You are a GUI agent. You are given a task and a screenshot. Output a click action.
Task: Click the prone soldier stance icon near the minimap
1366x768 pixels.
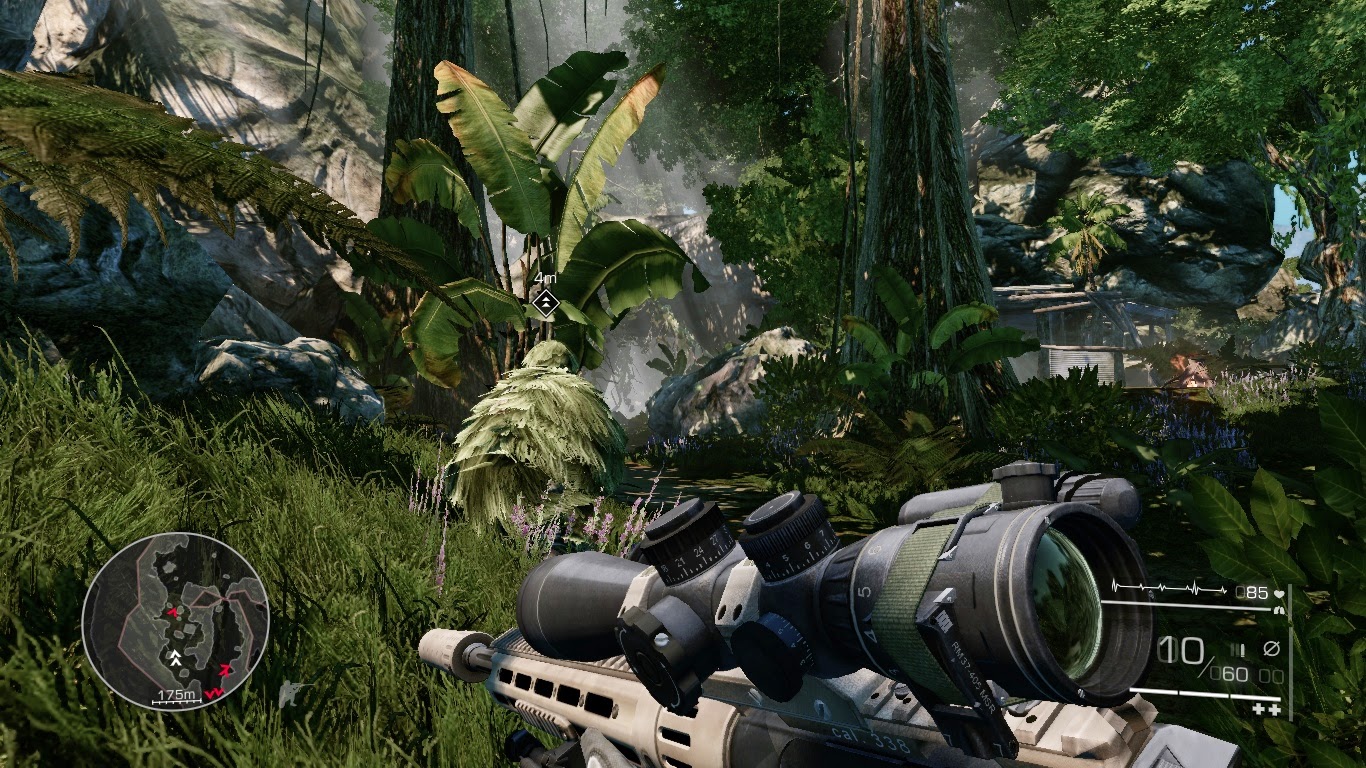(x=290, y=691)
